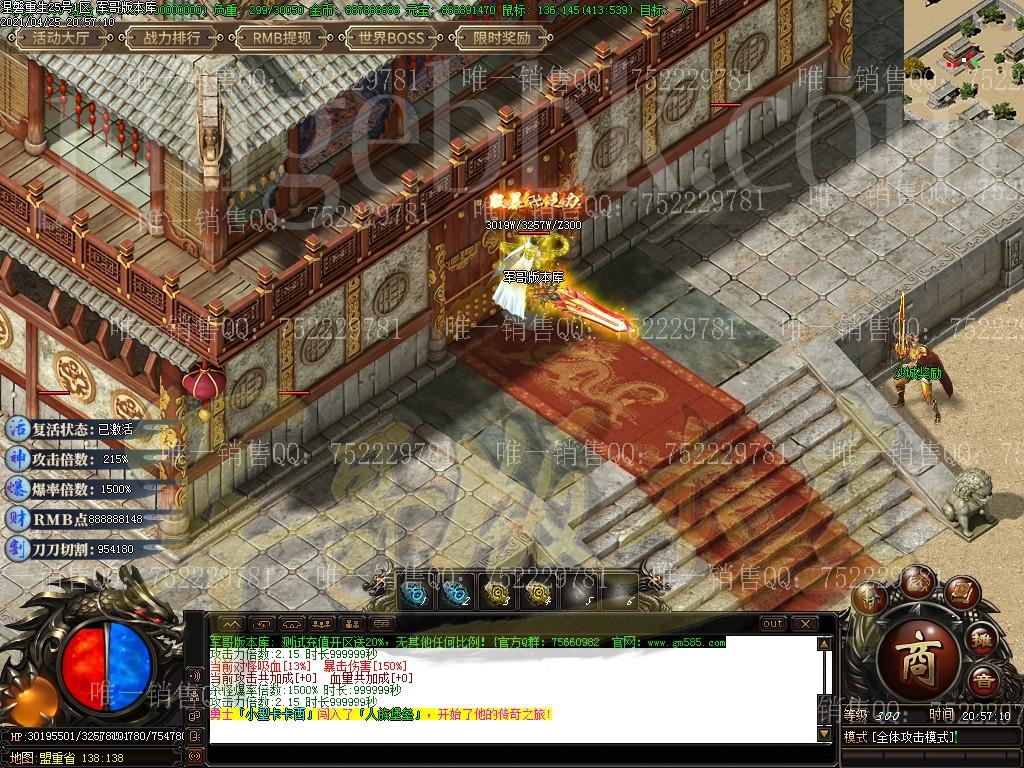1024x768 pixels.
Task: Open the shop with the 商 orb
Action: tap(918, 653)
